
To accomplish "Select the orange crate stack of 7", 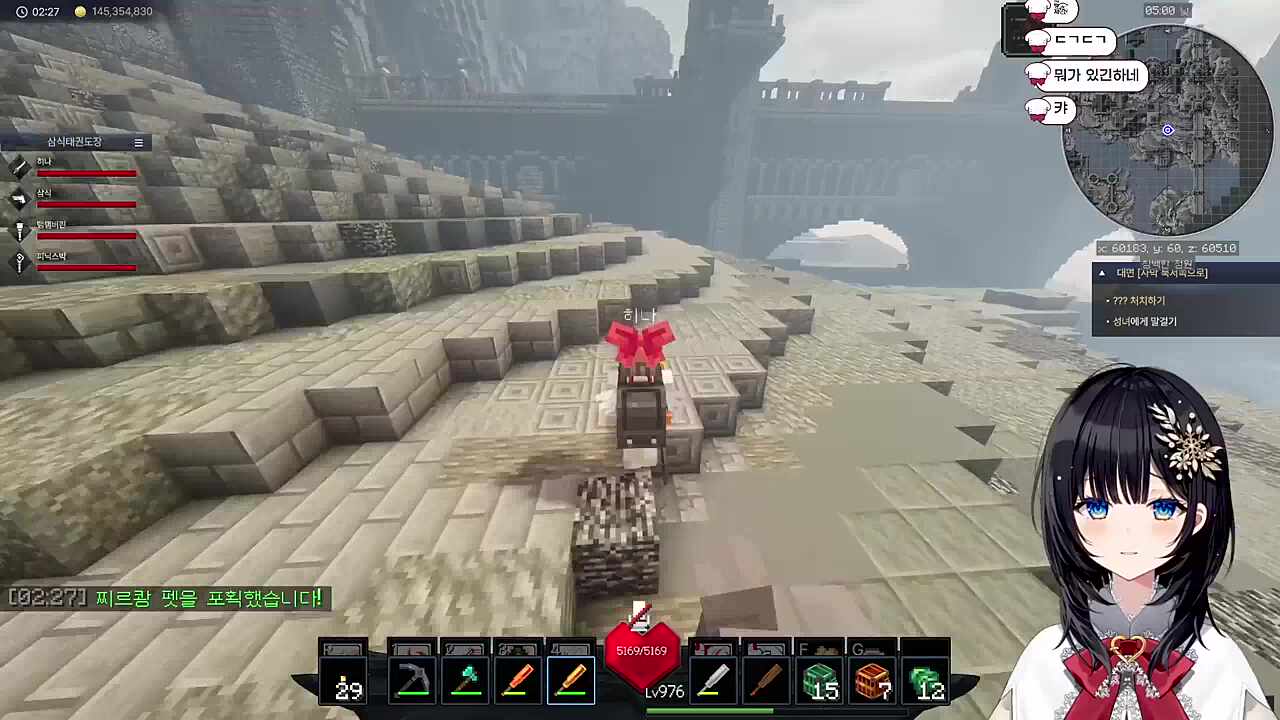I will [x=872, y=681].
